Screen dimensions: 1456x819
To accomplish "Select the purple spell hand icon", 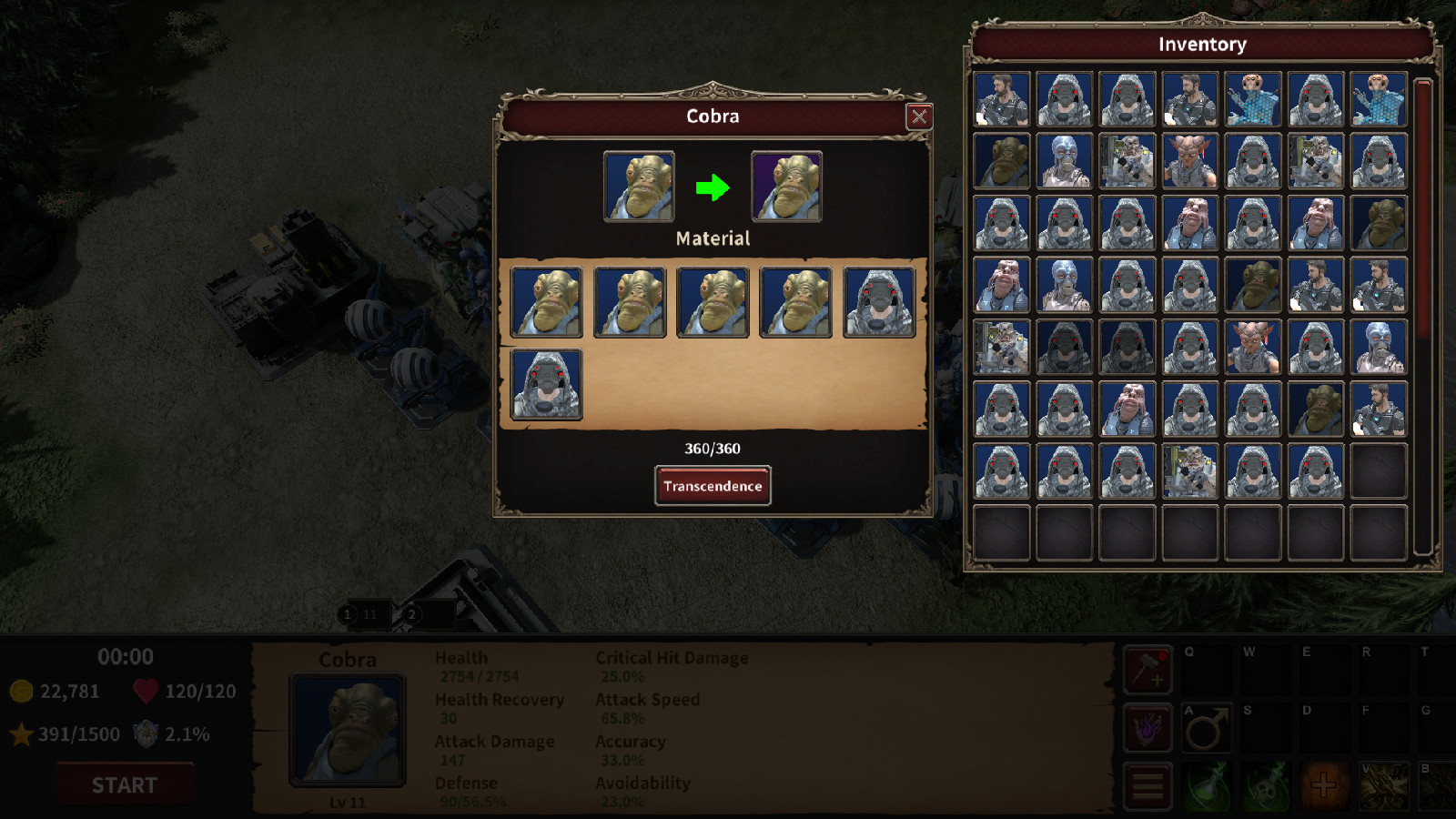I will (1148, 728).
